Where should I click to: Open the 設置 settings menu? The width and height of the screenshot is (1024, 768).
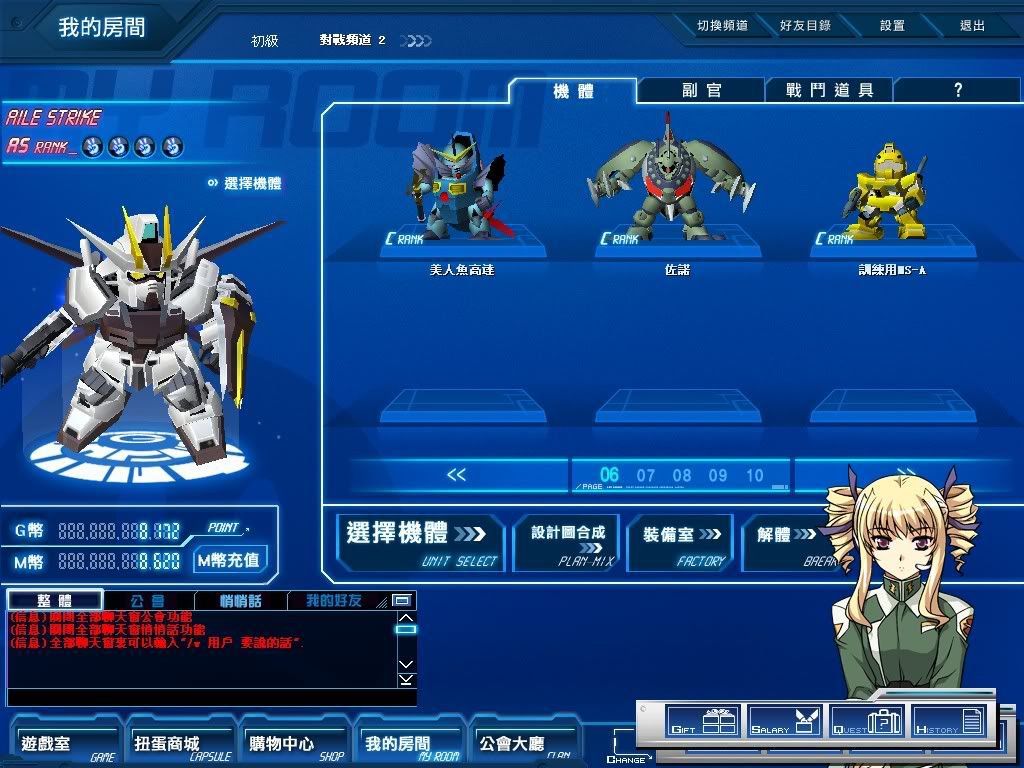(x=892, y=26)
